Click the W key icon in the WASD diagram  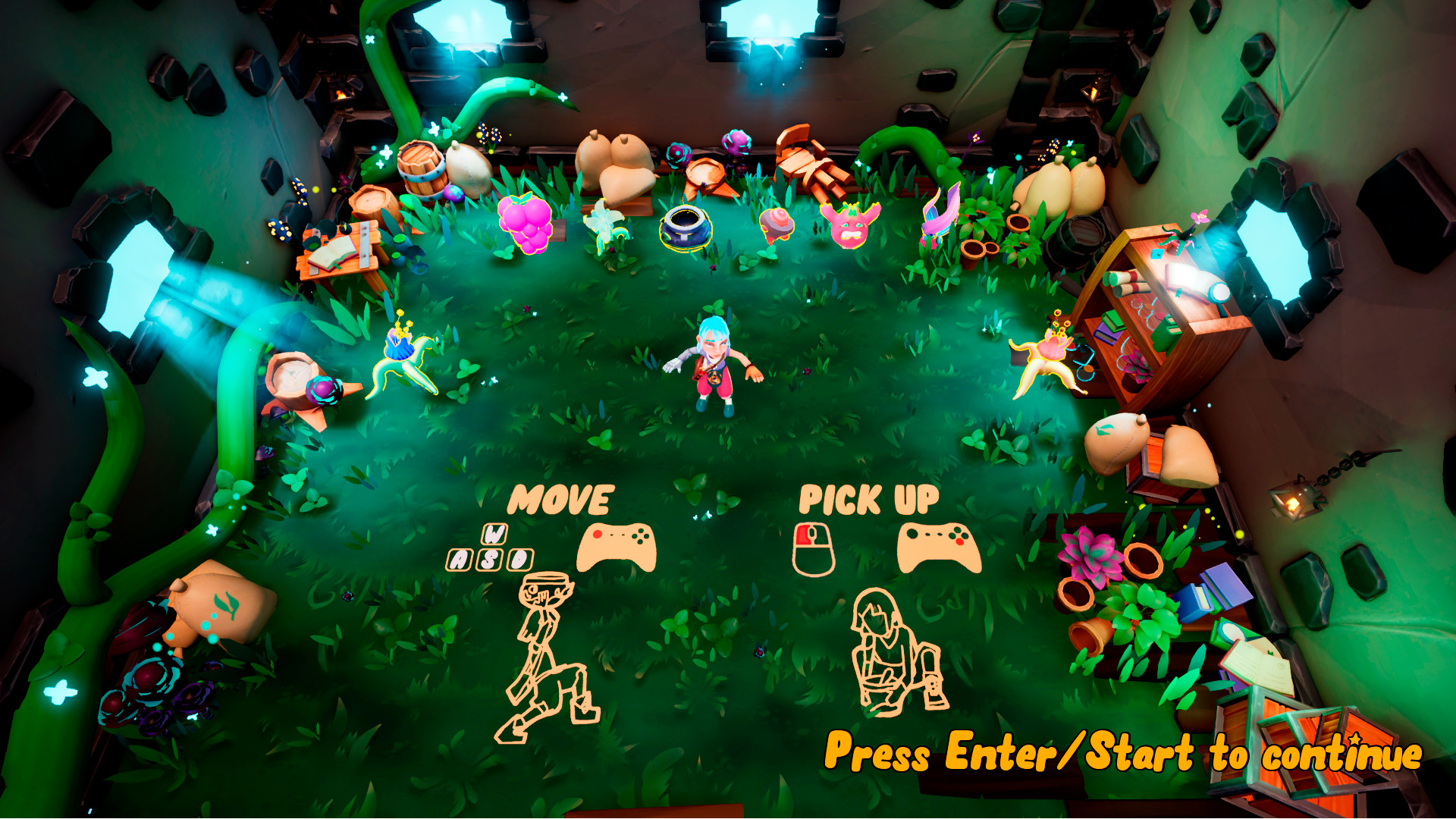(495, 535)
